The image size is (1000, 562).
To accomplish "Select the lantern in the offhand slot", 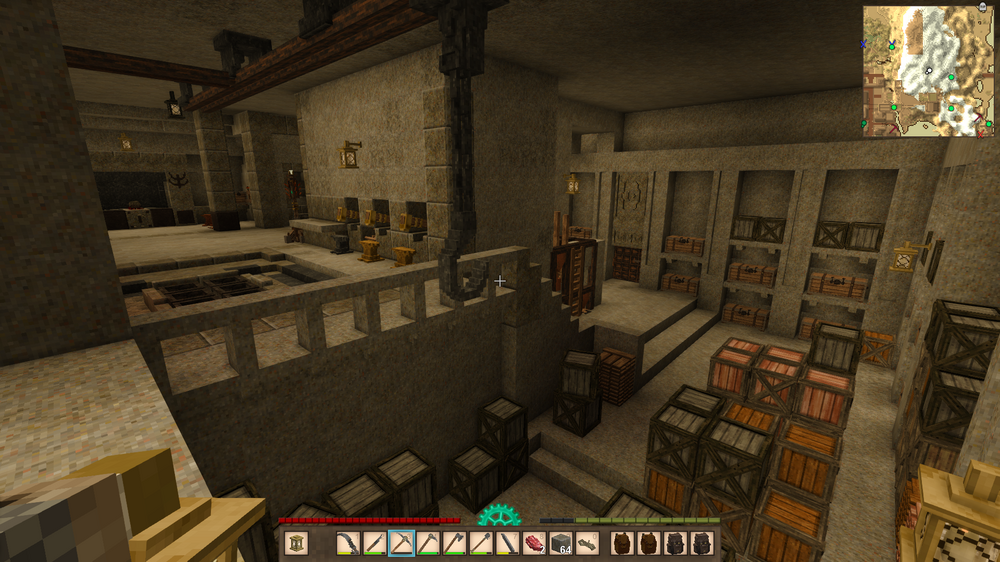I will point(297,544).
